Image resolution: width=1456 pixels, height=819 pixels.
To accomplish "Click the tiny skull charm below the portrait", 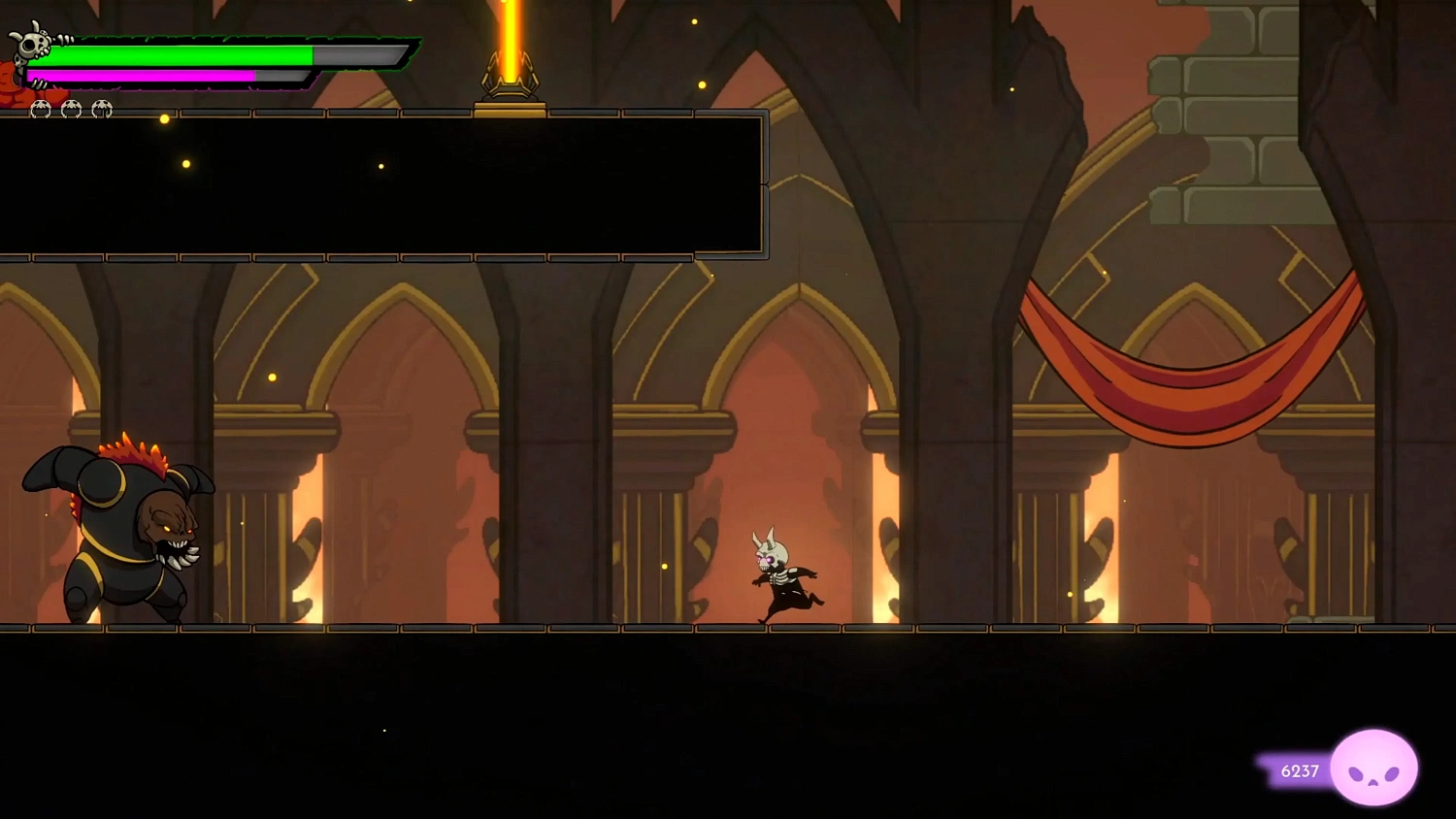I will pos(18,62).
